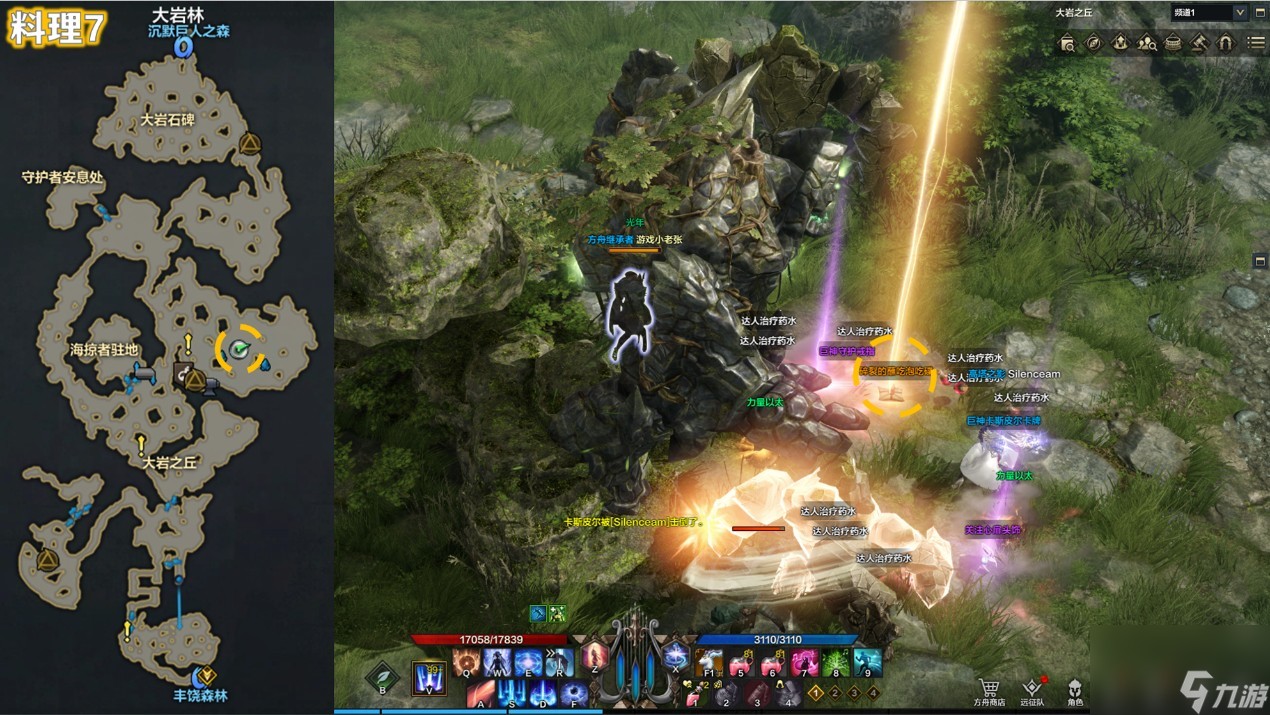Use the potion in slot 5
Screen dimensions: 1270x715
[740, 663]
